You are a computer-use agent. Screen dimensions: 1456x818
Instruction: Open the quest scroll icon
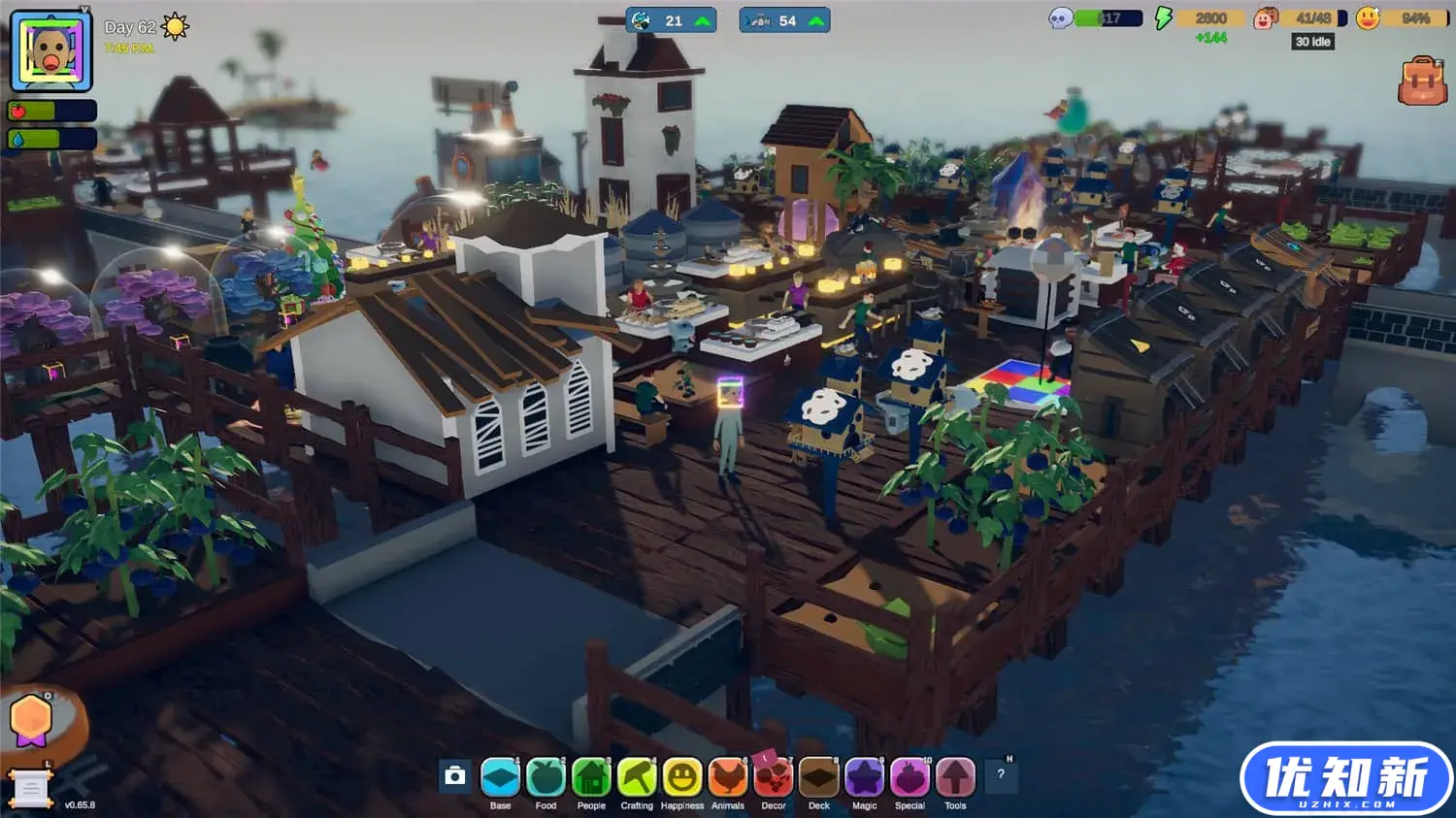point(29,789)
